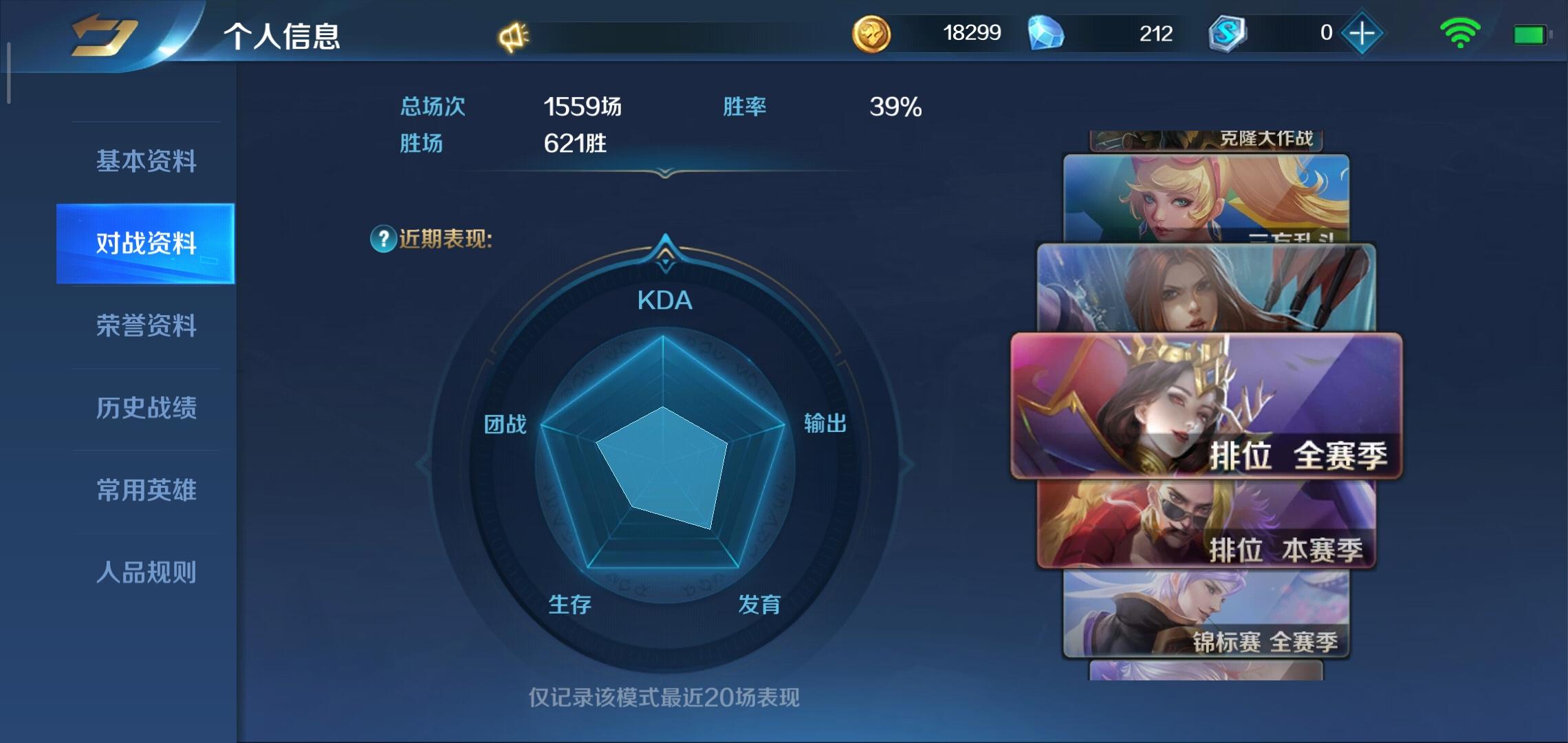Open the 人品规则 tab

(146, 571)
